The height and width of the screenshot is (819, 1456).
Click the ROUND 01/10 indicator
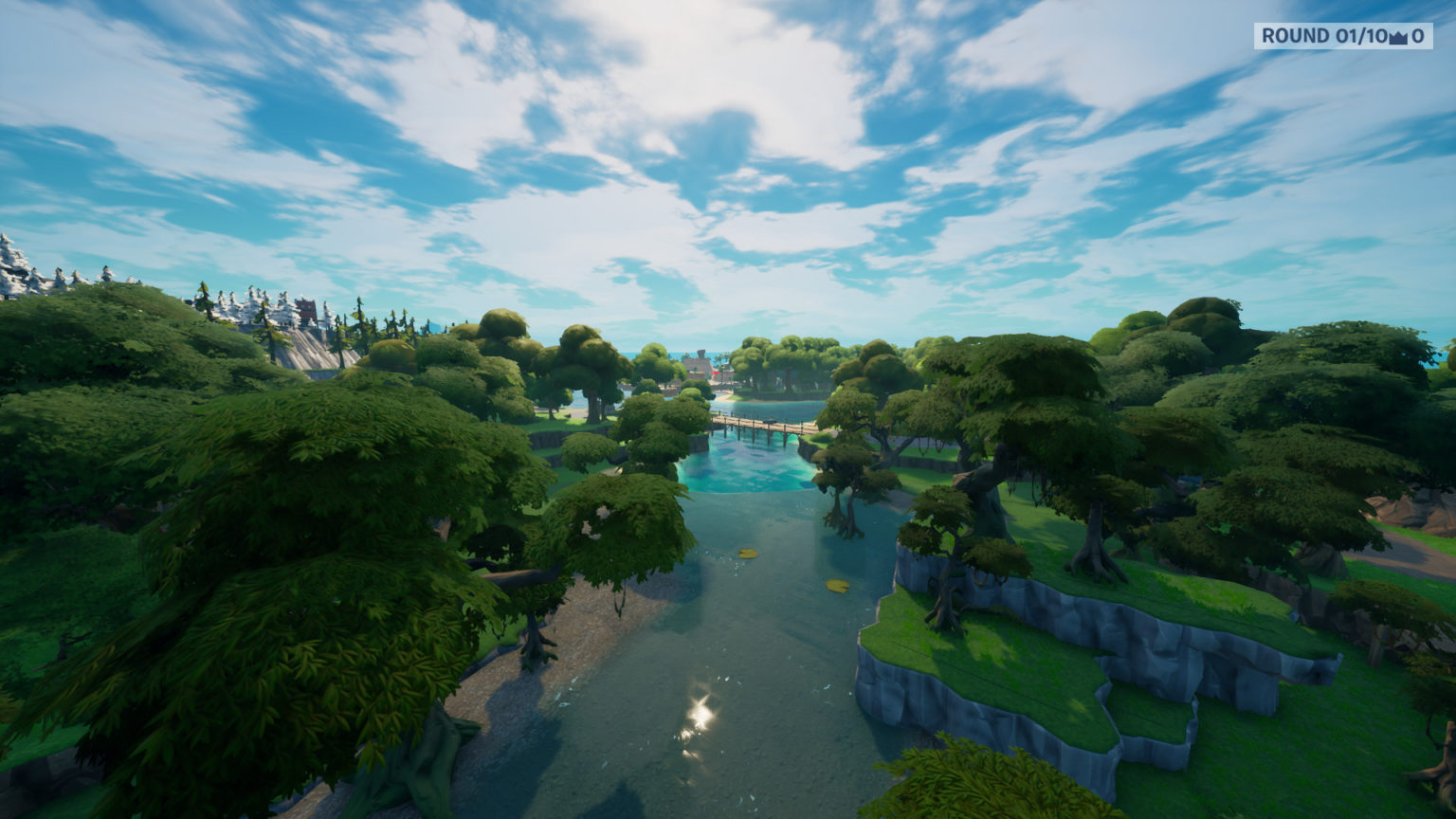coord(1318,36)
